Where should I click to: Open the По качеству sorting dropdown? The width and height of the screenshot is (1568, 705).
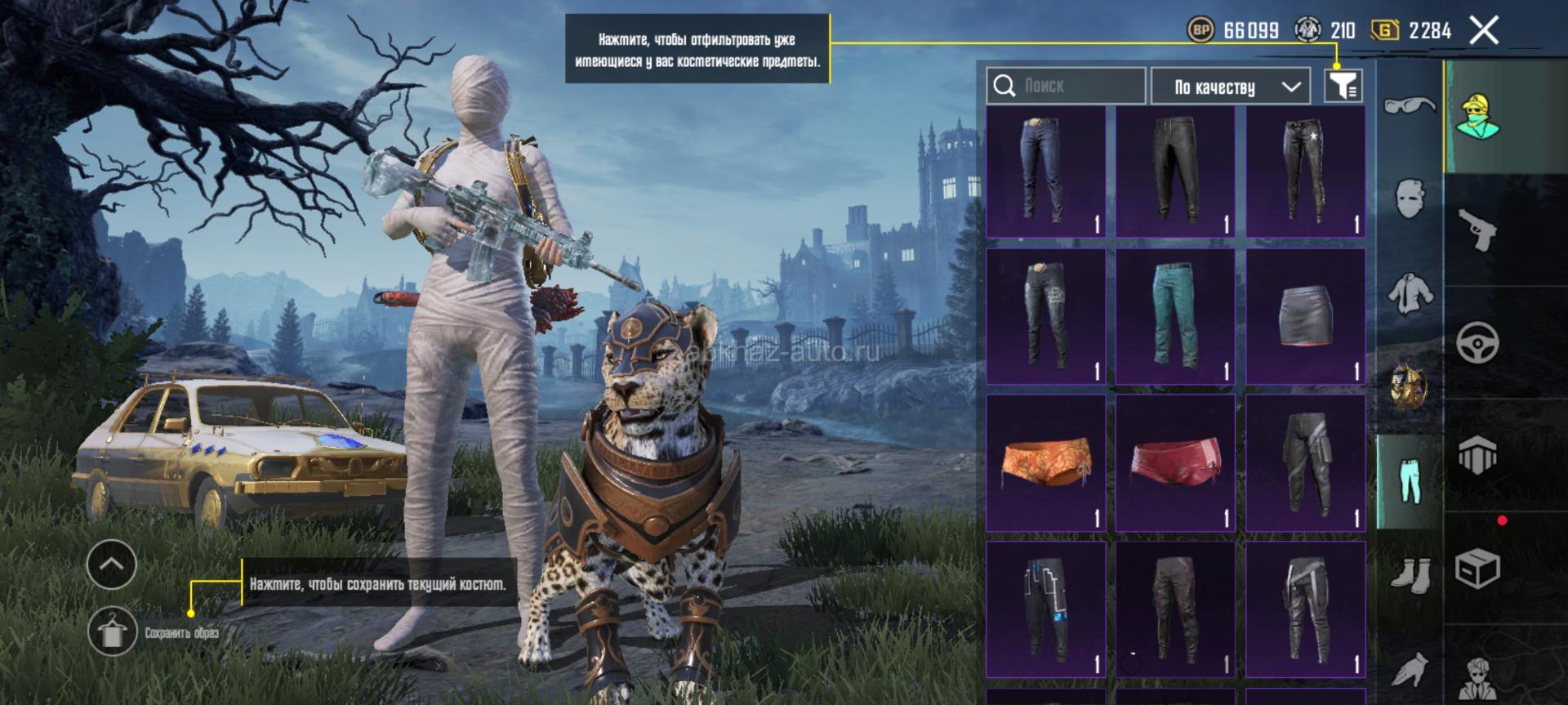coord(1230,87)
